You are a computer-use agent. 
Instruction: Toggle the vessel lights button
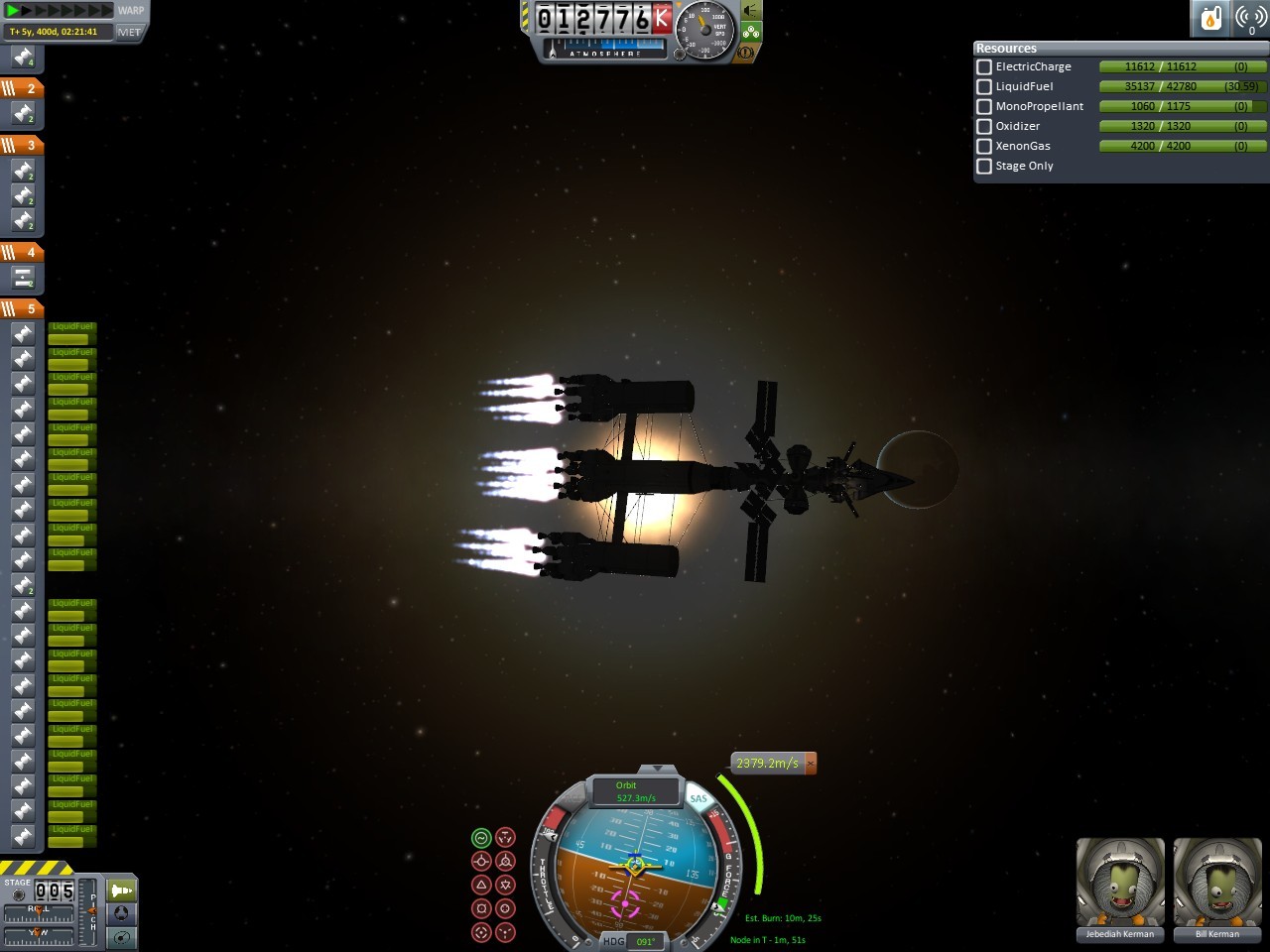pos(751,11)
